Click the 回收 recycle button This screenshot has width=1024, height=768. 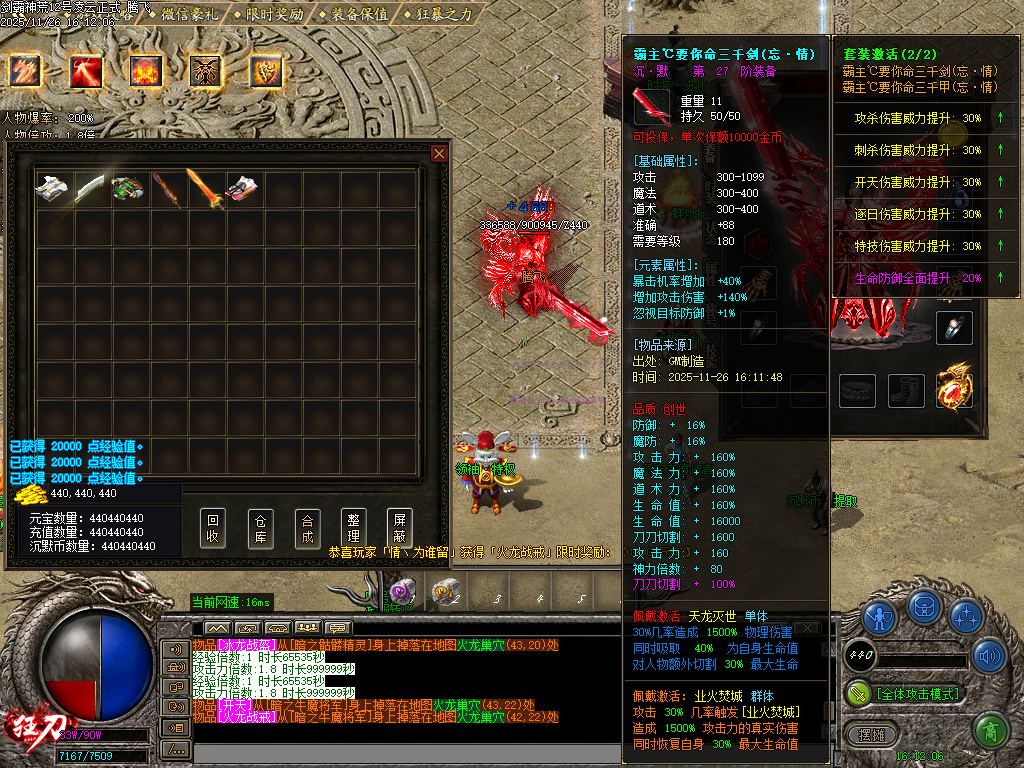tap(212, 528)
